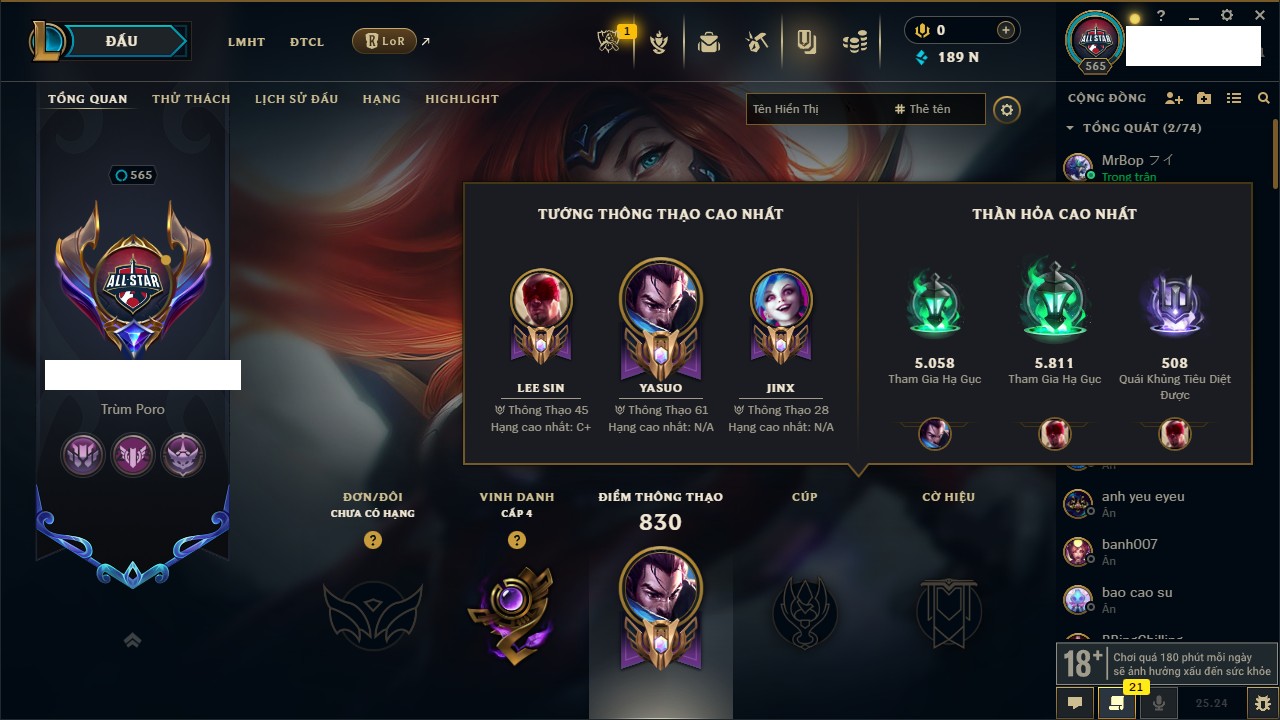Show the HIGHLIGHT tab
This screenshot has height=720, width=1280.
pyautogui.click(x=461, y=99)
